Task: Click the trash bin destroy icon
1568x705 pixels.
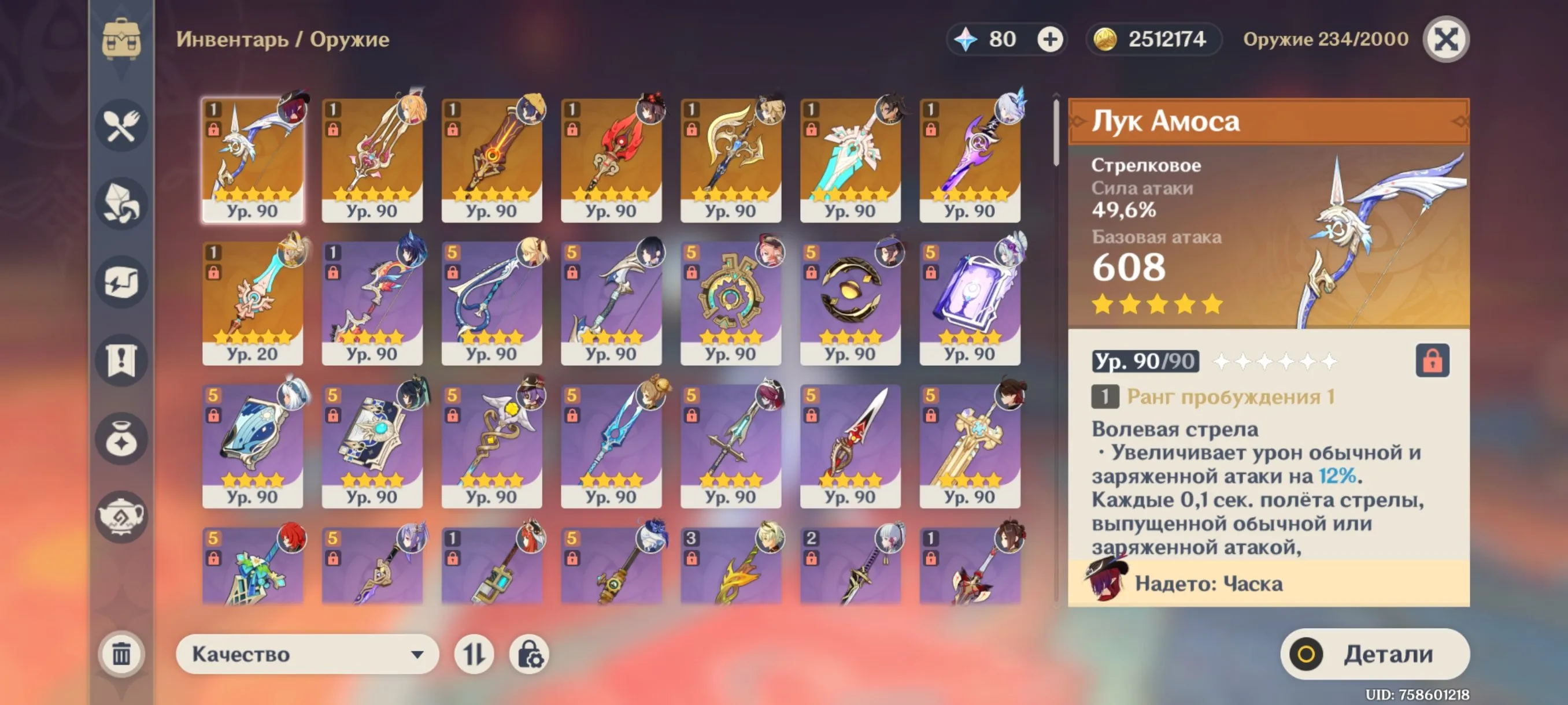Action: [x=122, y=654]
